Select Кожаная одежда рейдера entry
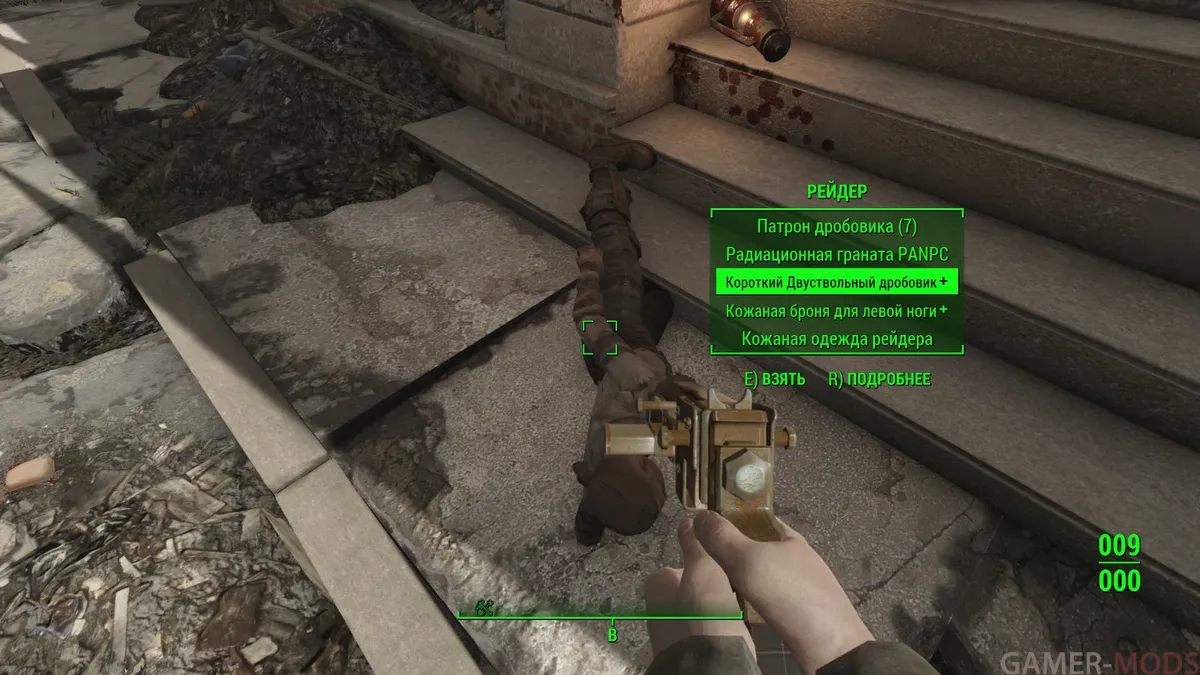This screenshot has width=1200, height=675. 836,339
